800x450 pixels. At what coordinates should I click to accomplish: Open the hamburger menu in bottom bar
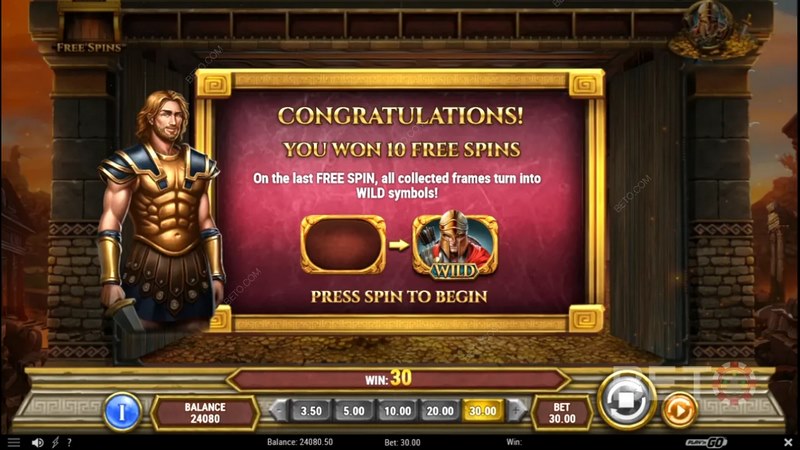(x=13, y=441)
